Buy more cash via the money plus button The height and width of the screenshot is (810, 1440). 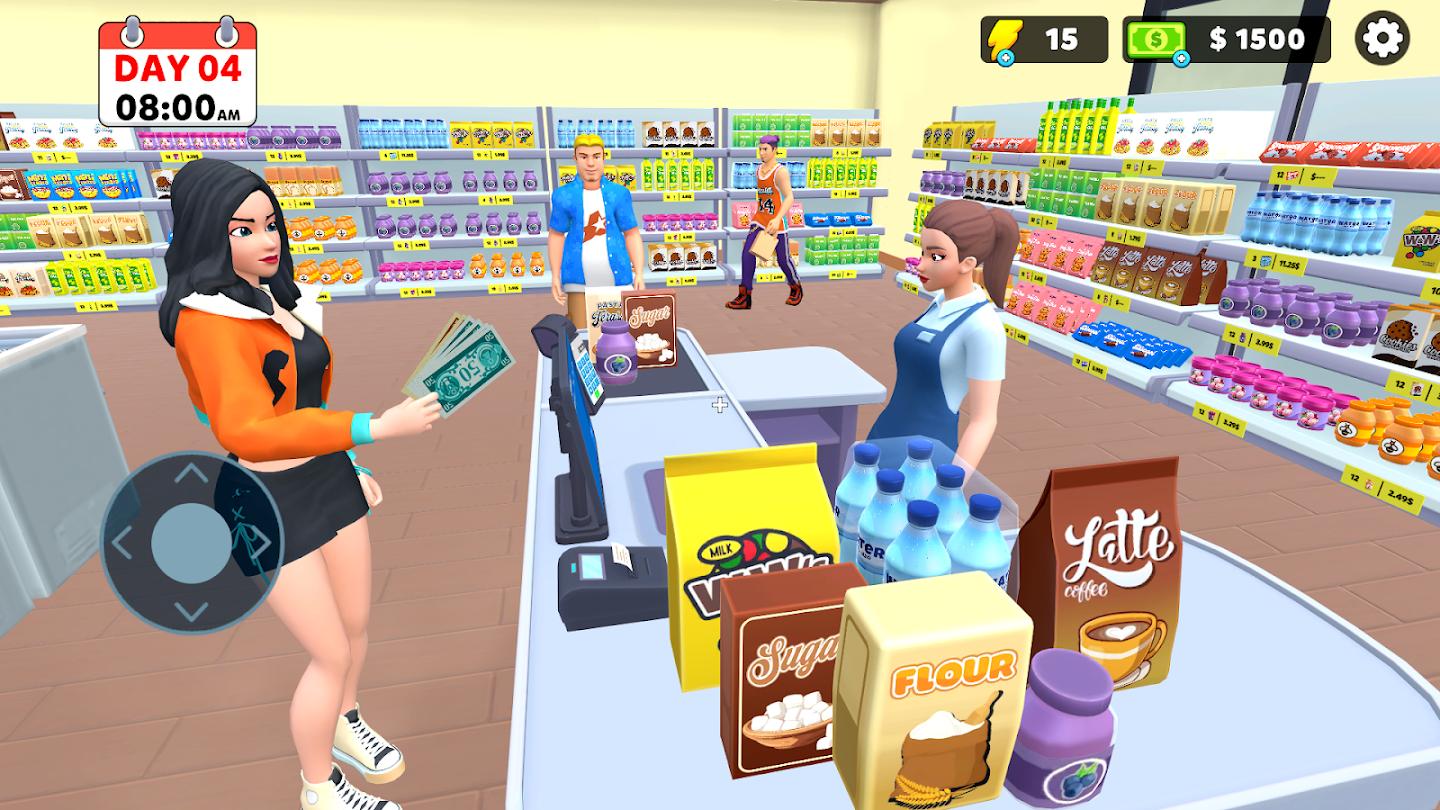1180,58
